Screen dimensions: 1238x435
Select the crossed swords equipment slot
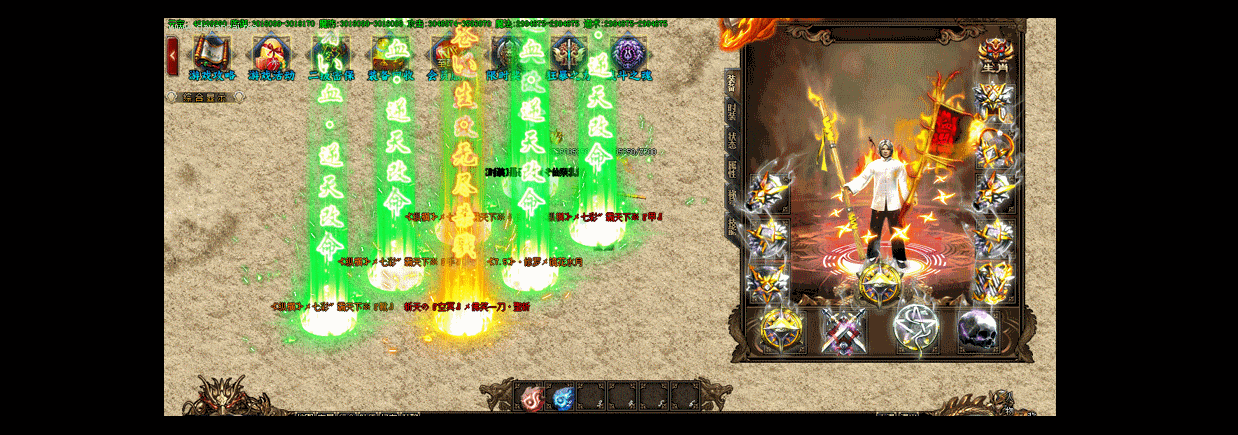[x=842, y=330]
